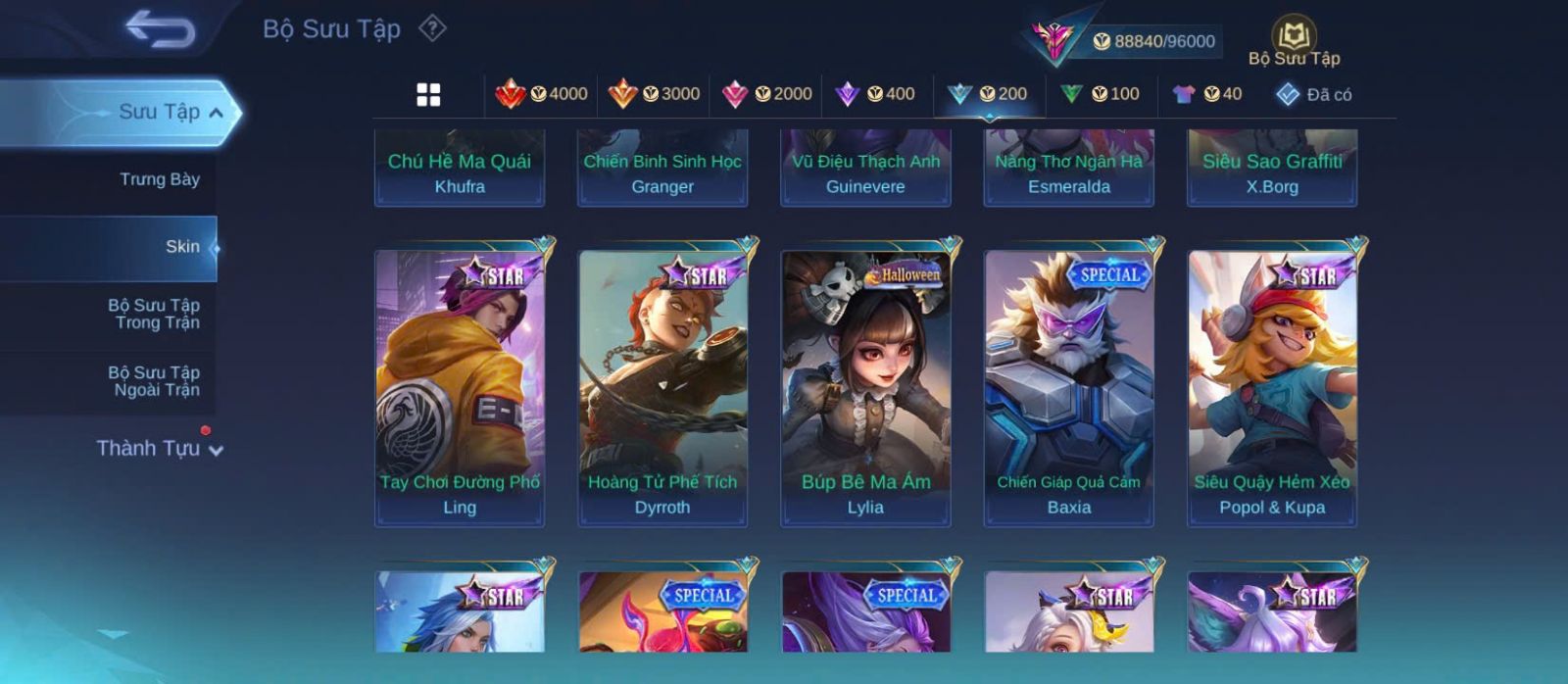The height and width of the screenshot is (684, 1568).
Task: Select Lylia's Búp Bê Ma Ám skin
Action: [865, 387]
